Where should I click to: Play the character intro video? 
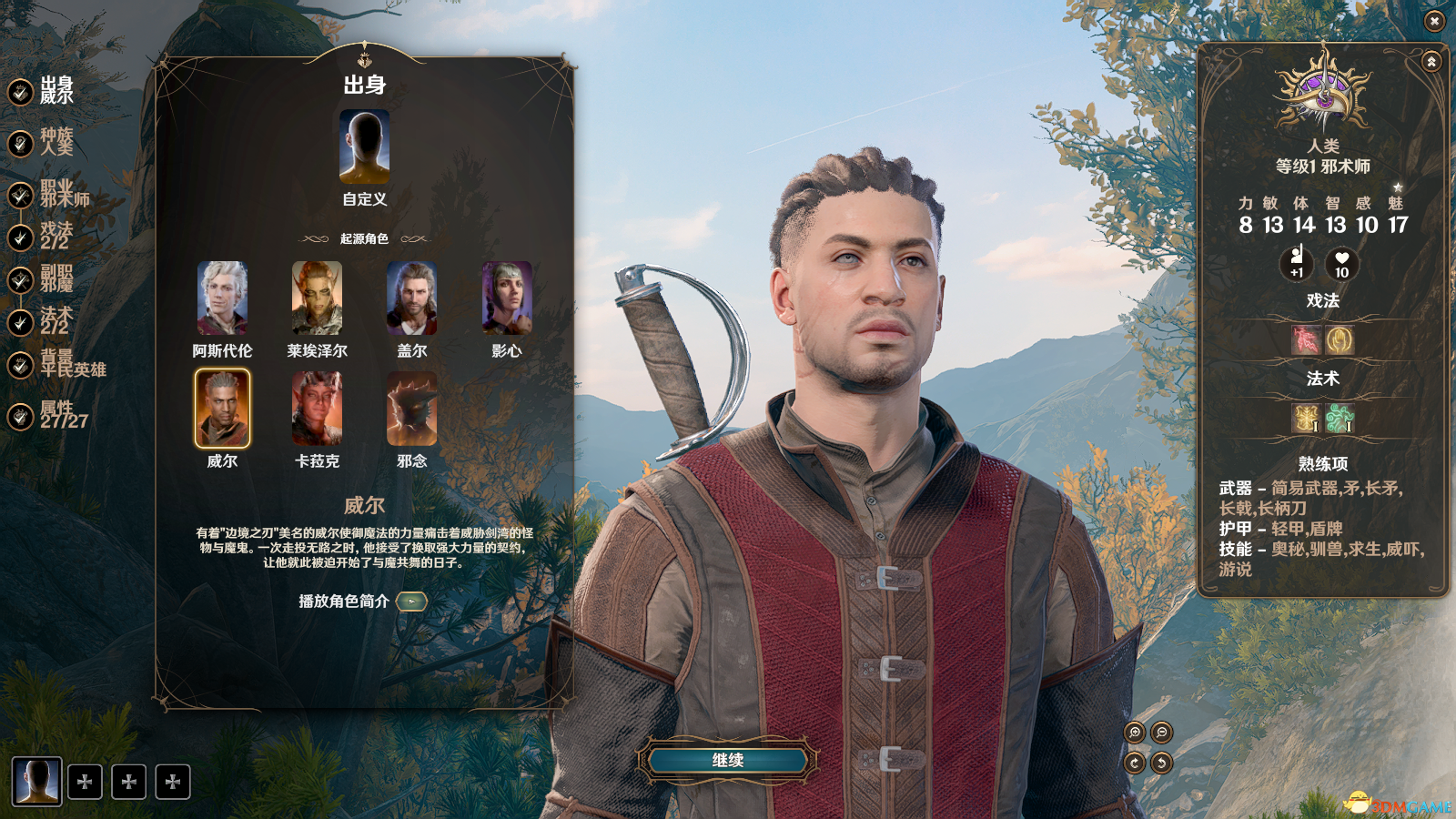click(x=412, y=602)
